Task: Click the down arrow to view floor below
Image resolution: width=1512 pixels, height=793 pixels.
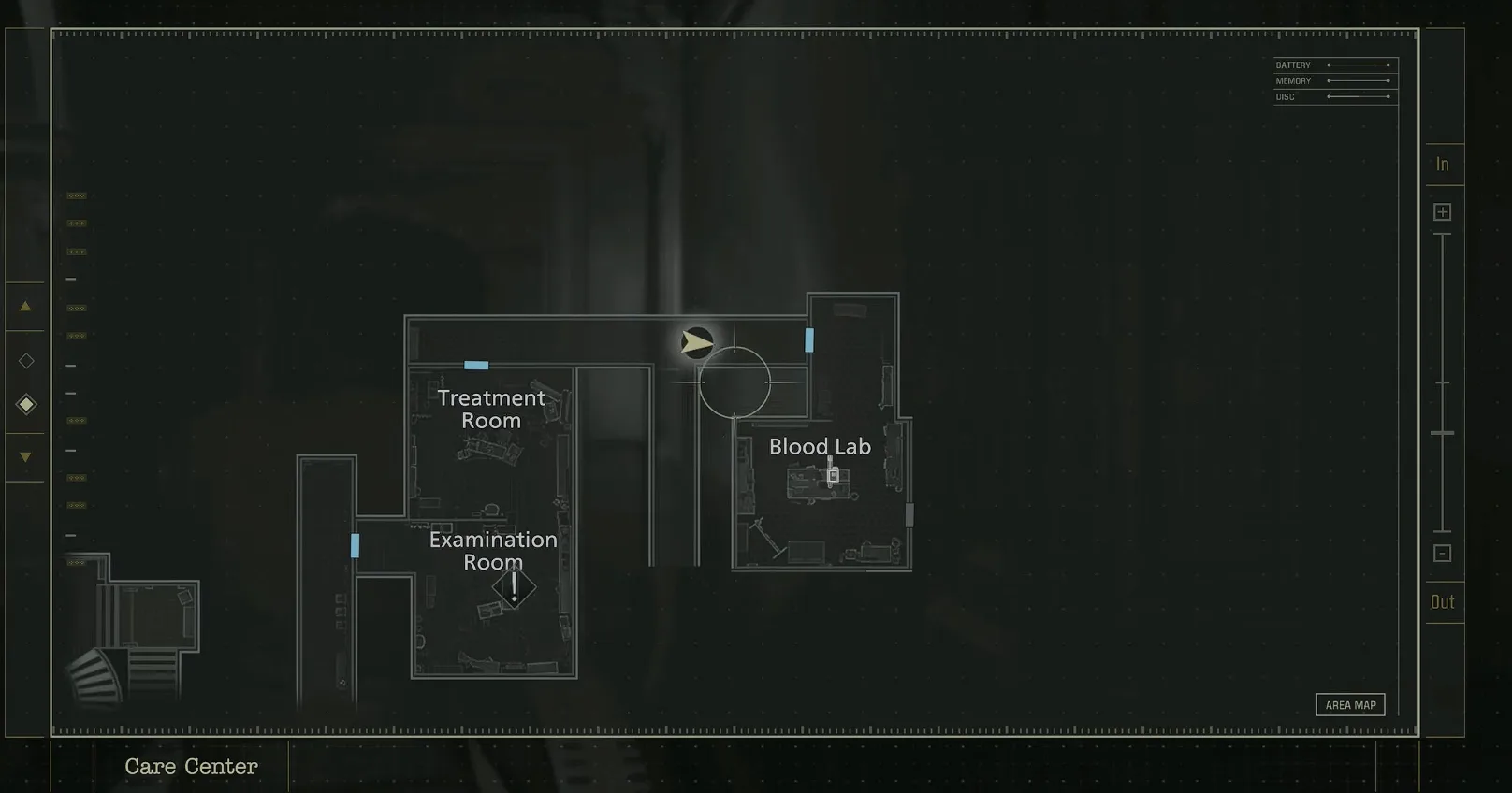Action: 25,457
